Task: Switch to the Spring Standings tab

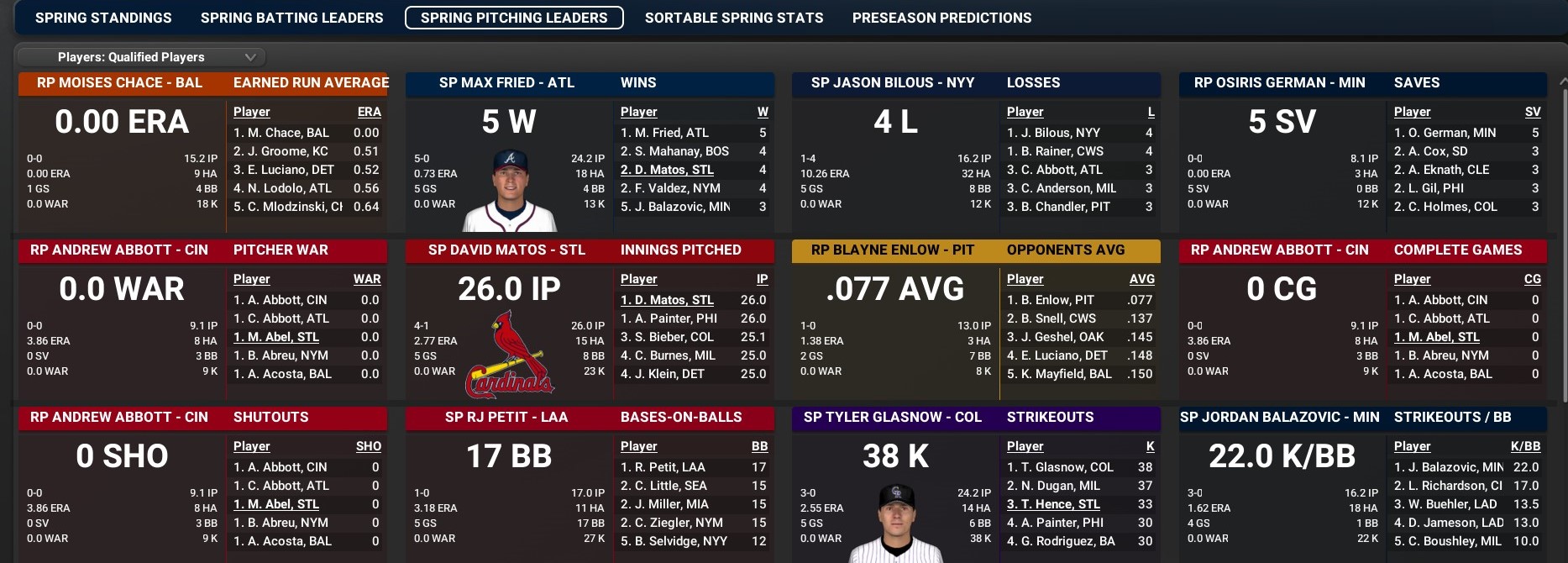Action: click(x=103, y=18)
